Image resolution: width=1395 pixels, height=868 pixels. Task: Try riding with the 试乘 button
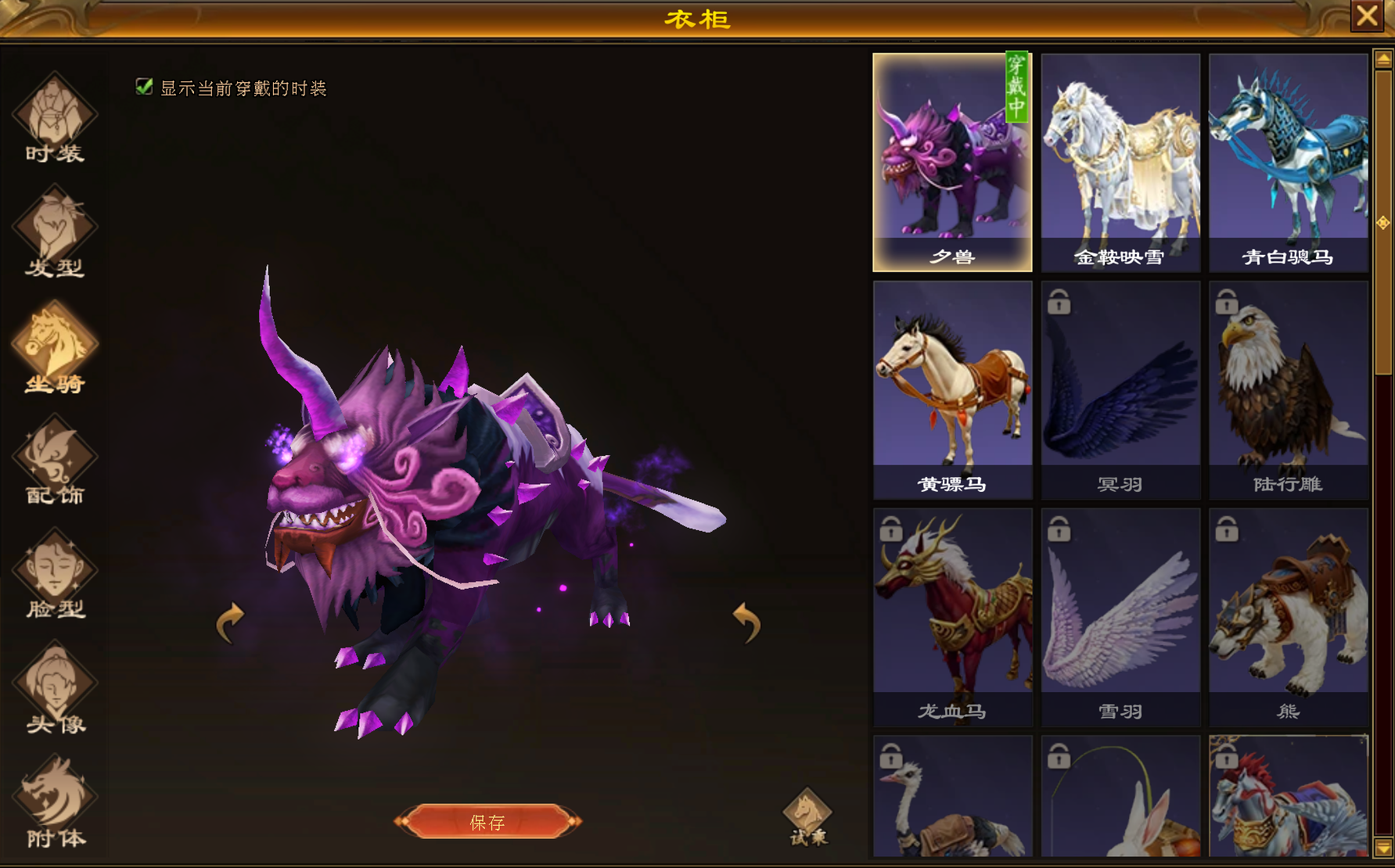click(807, 818)
